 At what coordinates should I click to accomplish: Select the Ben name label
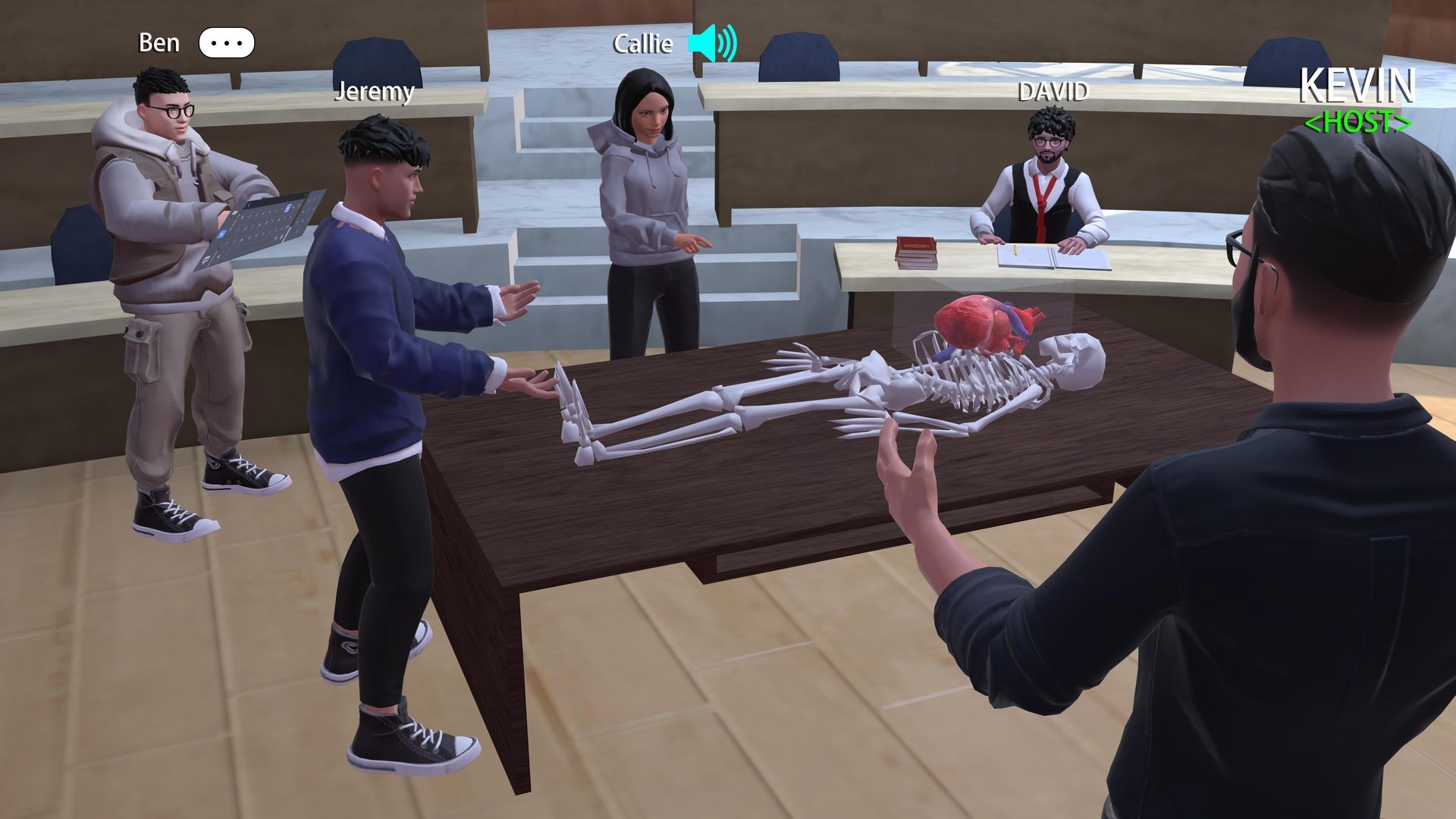click(159, 42)
